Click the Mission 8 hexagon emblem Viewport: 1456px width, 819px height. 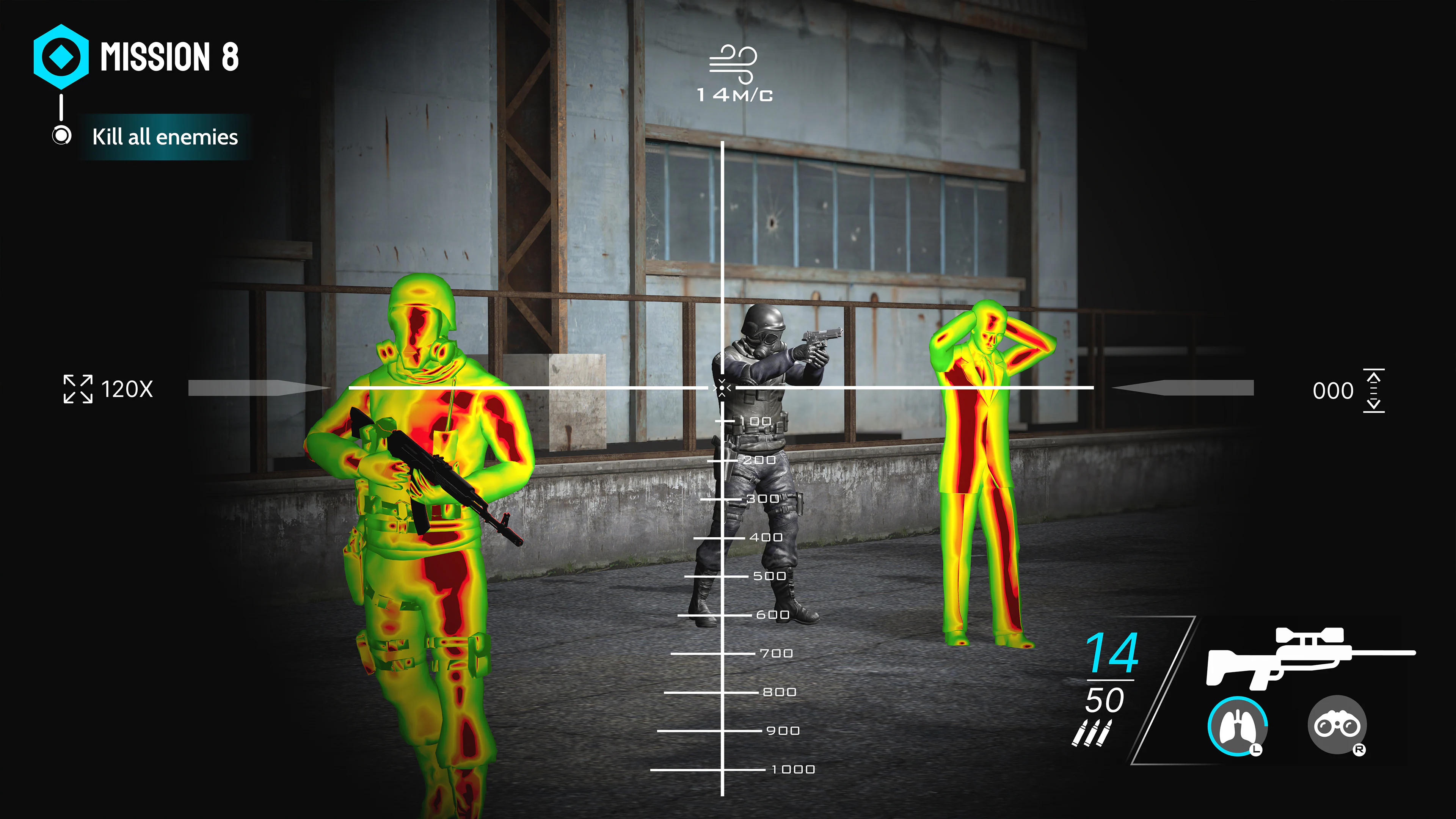[x=62, y=56]
